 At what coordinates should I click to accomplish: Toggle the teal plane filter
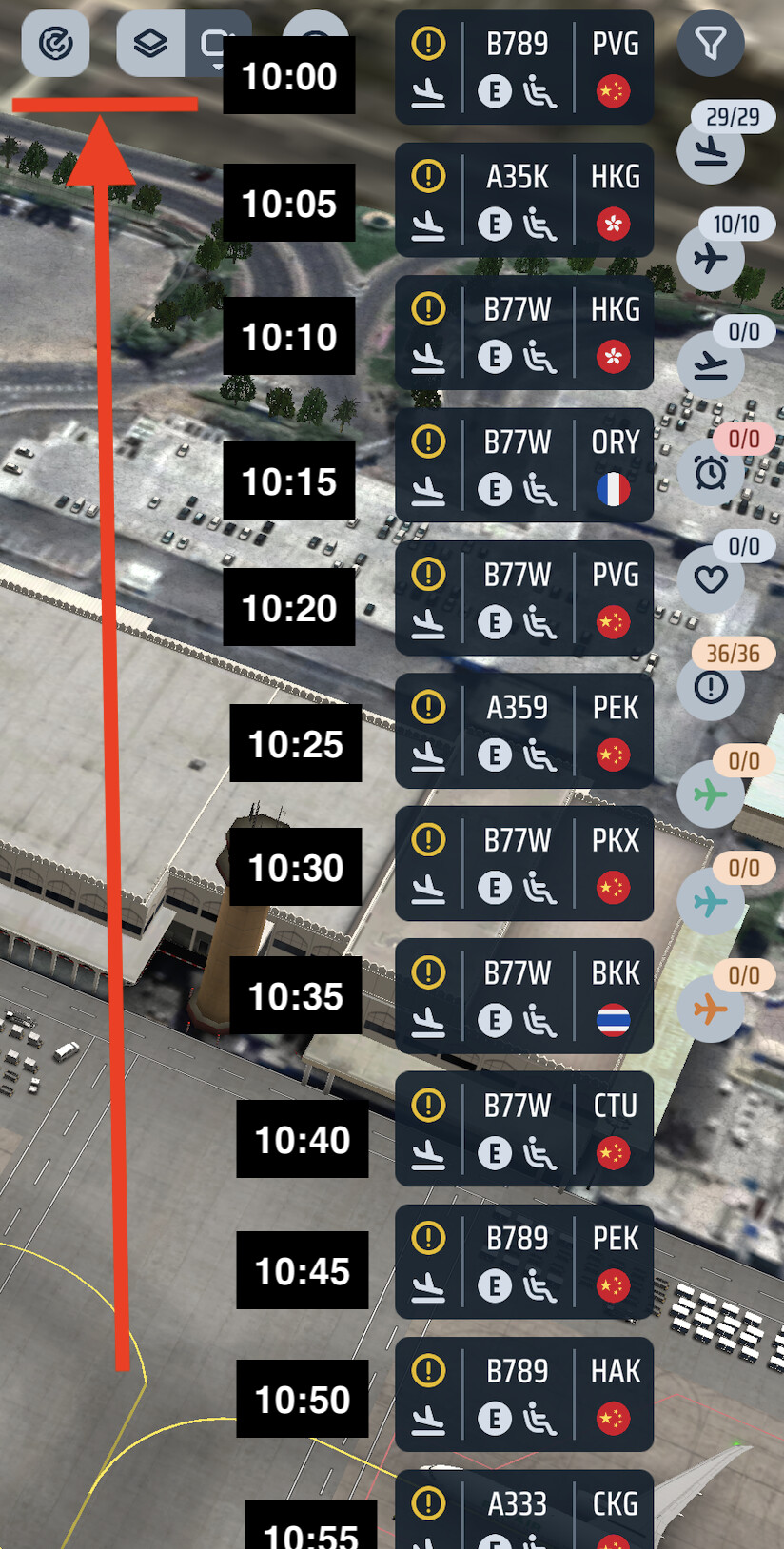coord(711,901)
